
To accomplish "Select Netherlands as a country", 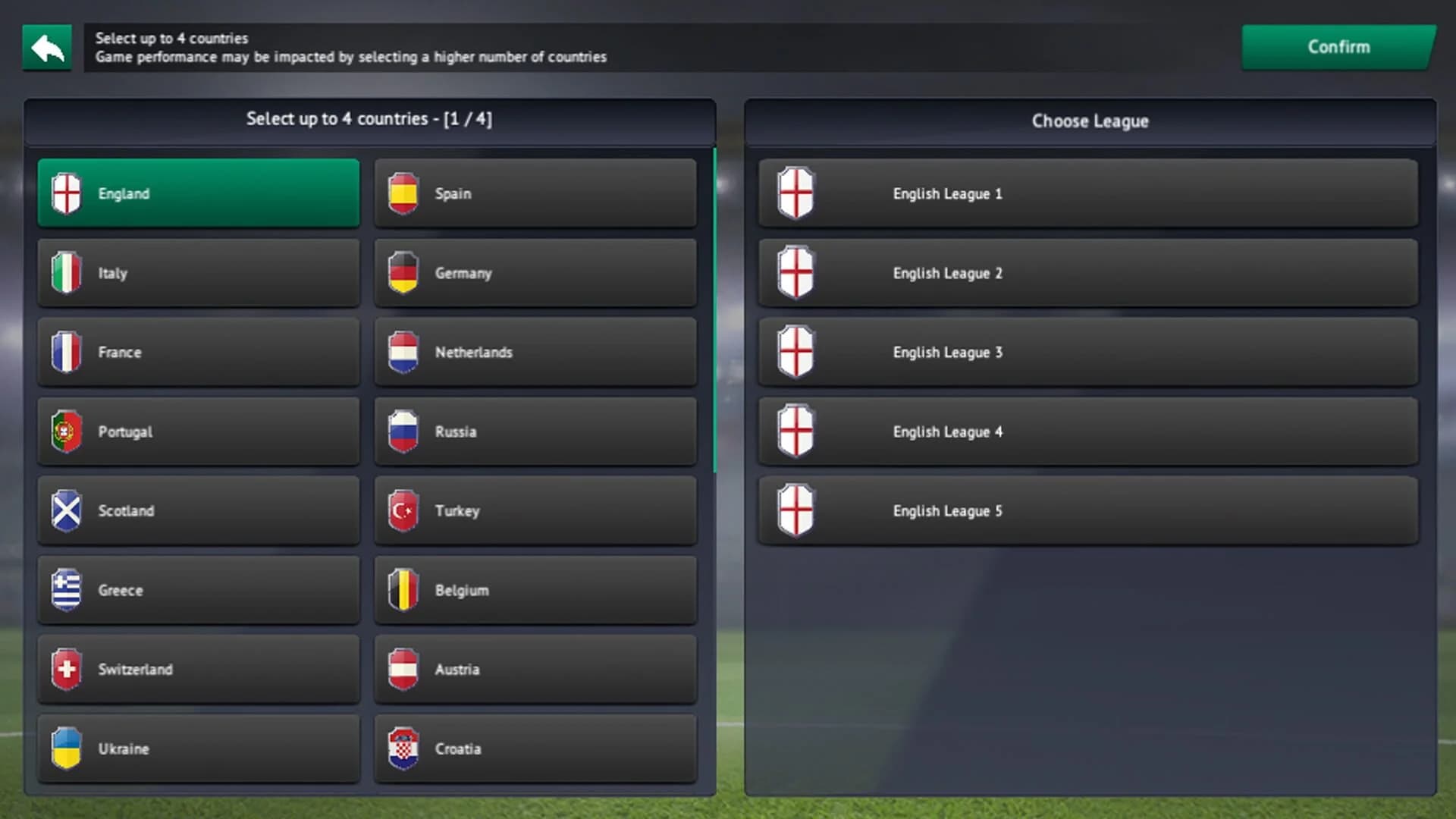I will pyautogui.click(x=535, y=352).
